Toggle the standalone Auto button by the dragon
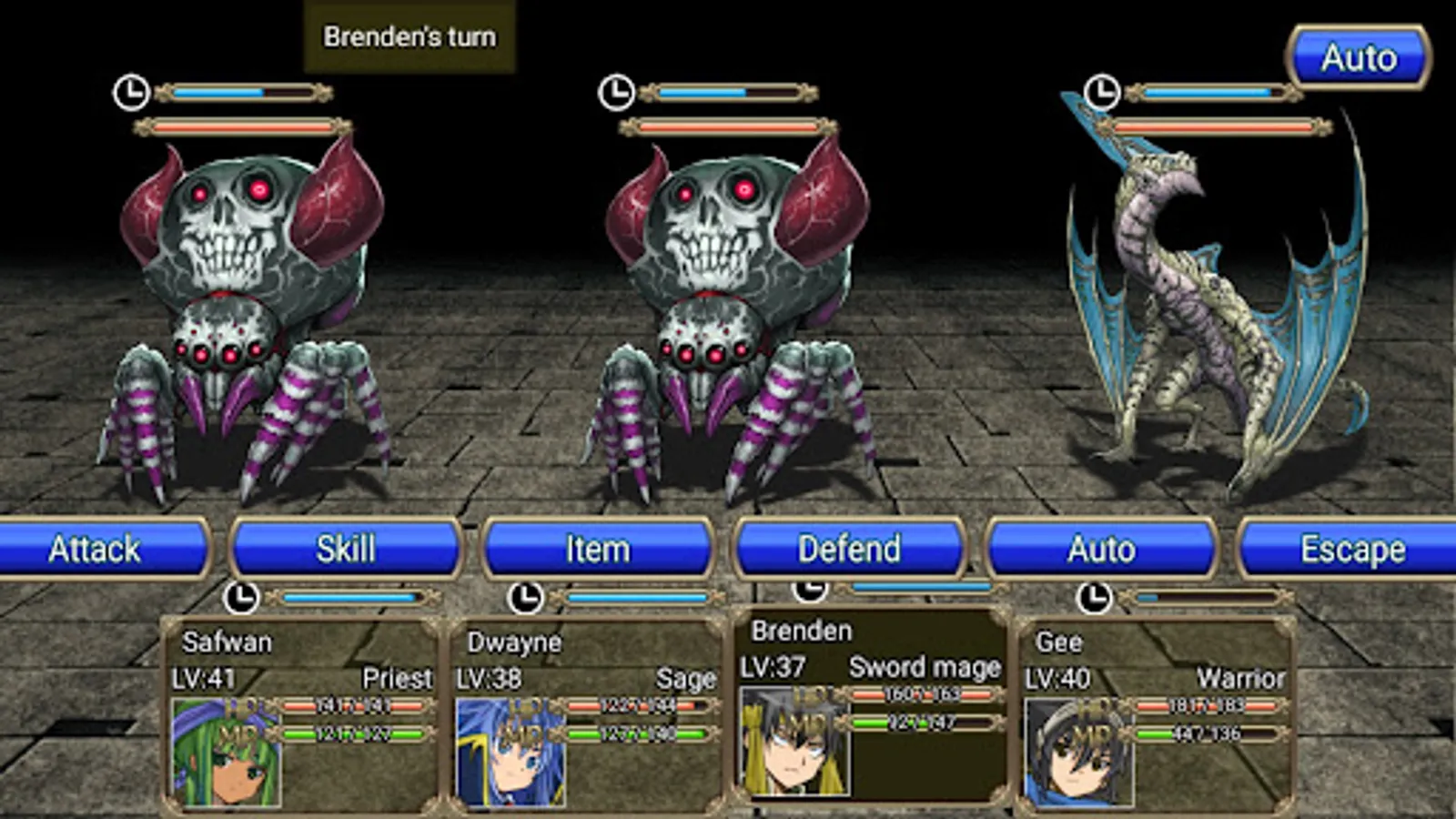Image resolution: width=1456 pixels, height=819 pixels. click(x=1358, y=58)
